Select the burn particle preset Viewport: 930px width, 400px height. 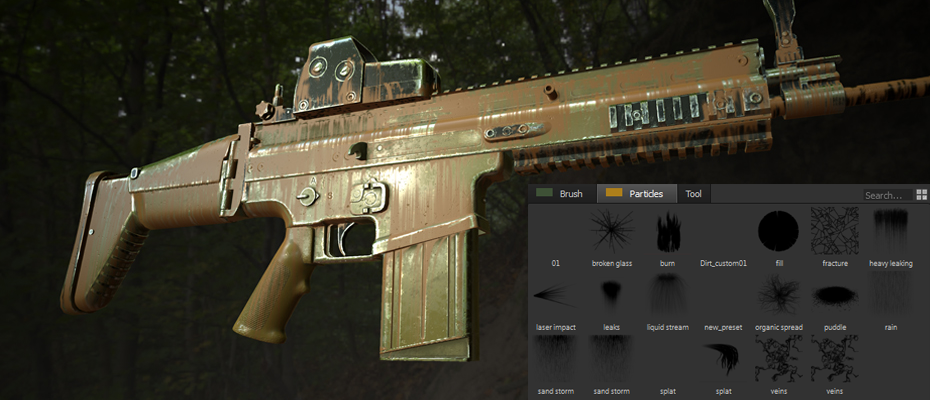pos(667,232)
